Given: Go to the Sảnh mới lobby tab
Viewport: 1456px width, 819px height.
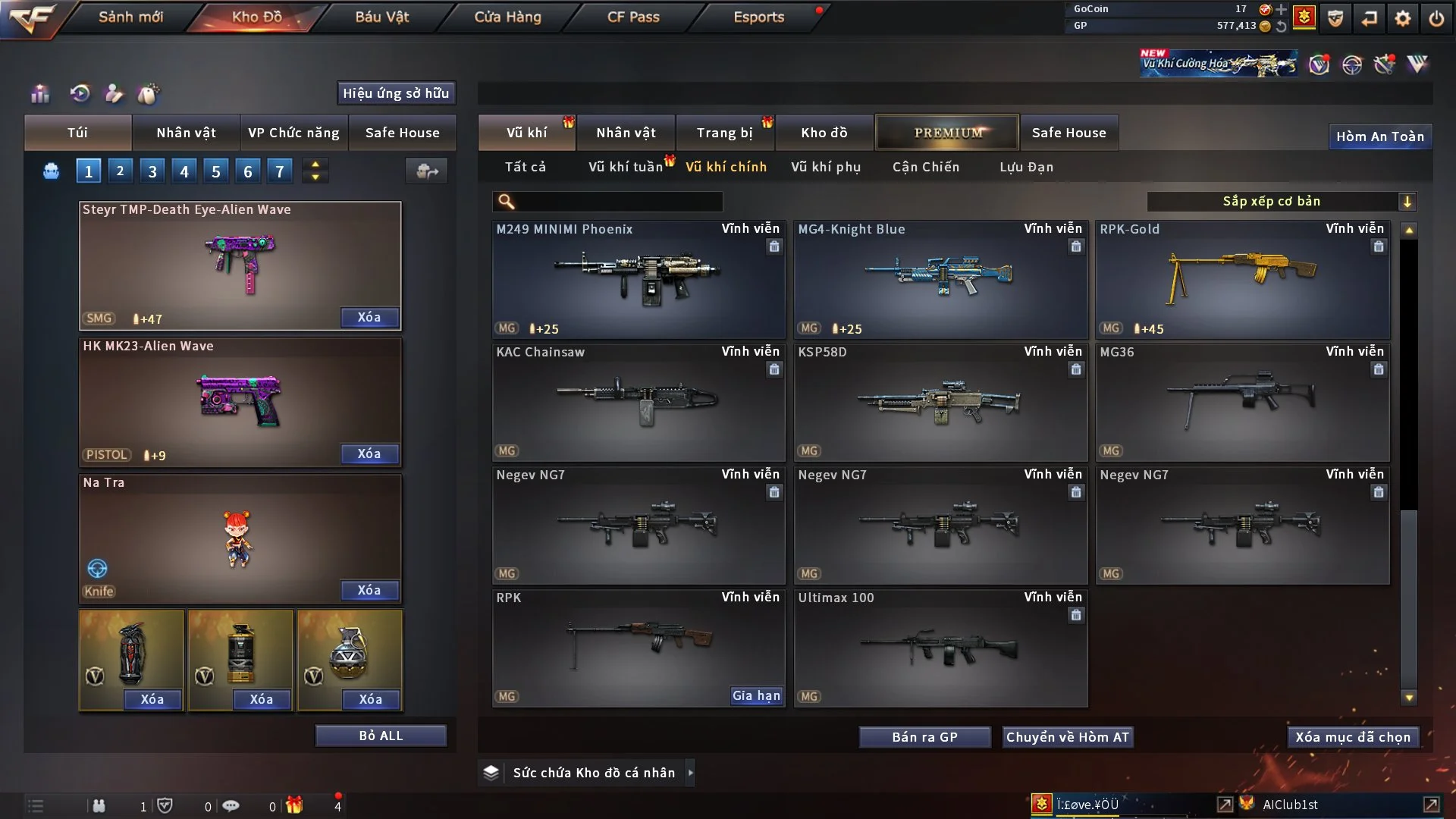Looking at the screenshot, I should 130,17.
